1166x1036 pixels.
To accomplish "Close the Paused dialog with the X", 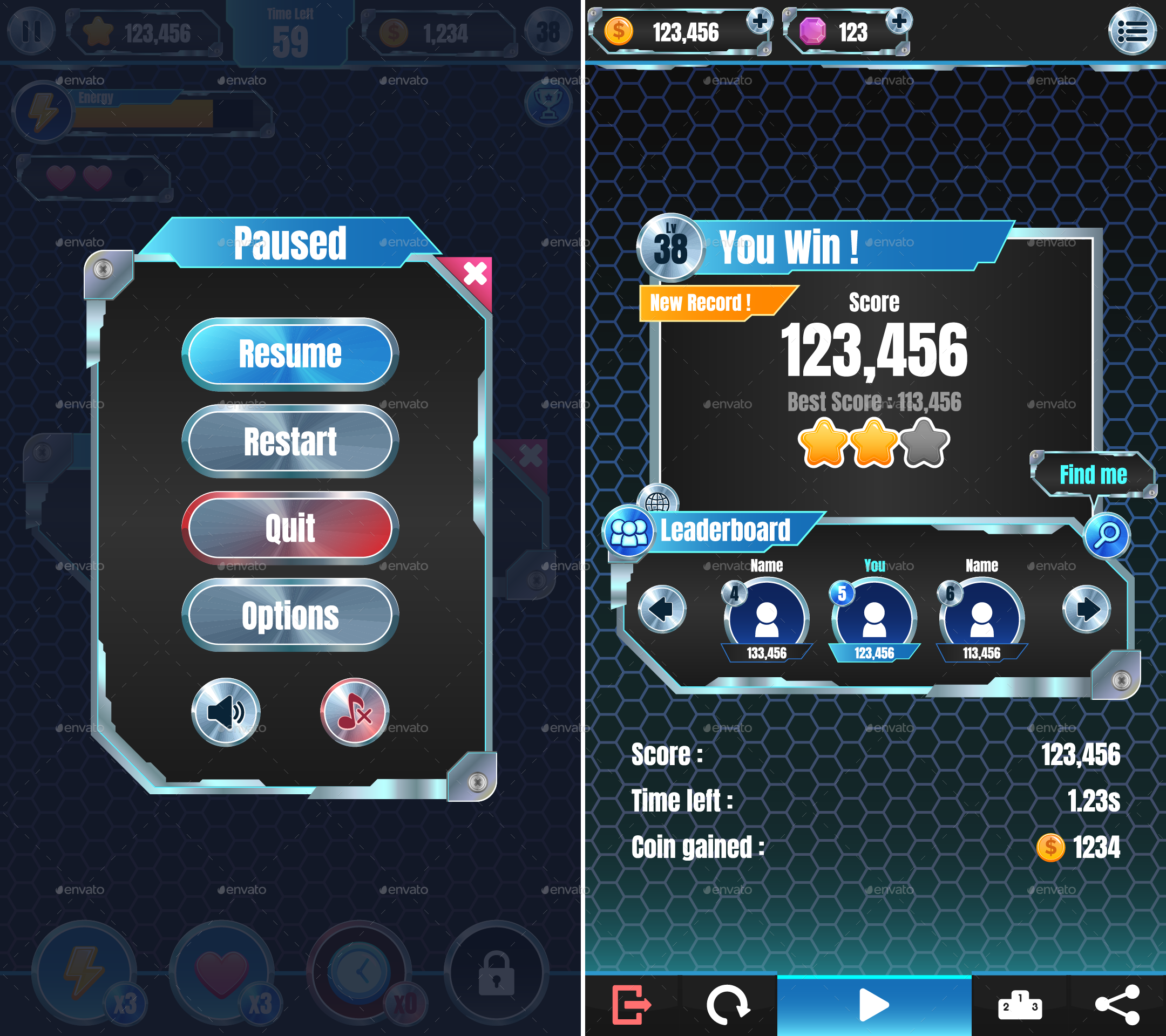I will [474, 274].
